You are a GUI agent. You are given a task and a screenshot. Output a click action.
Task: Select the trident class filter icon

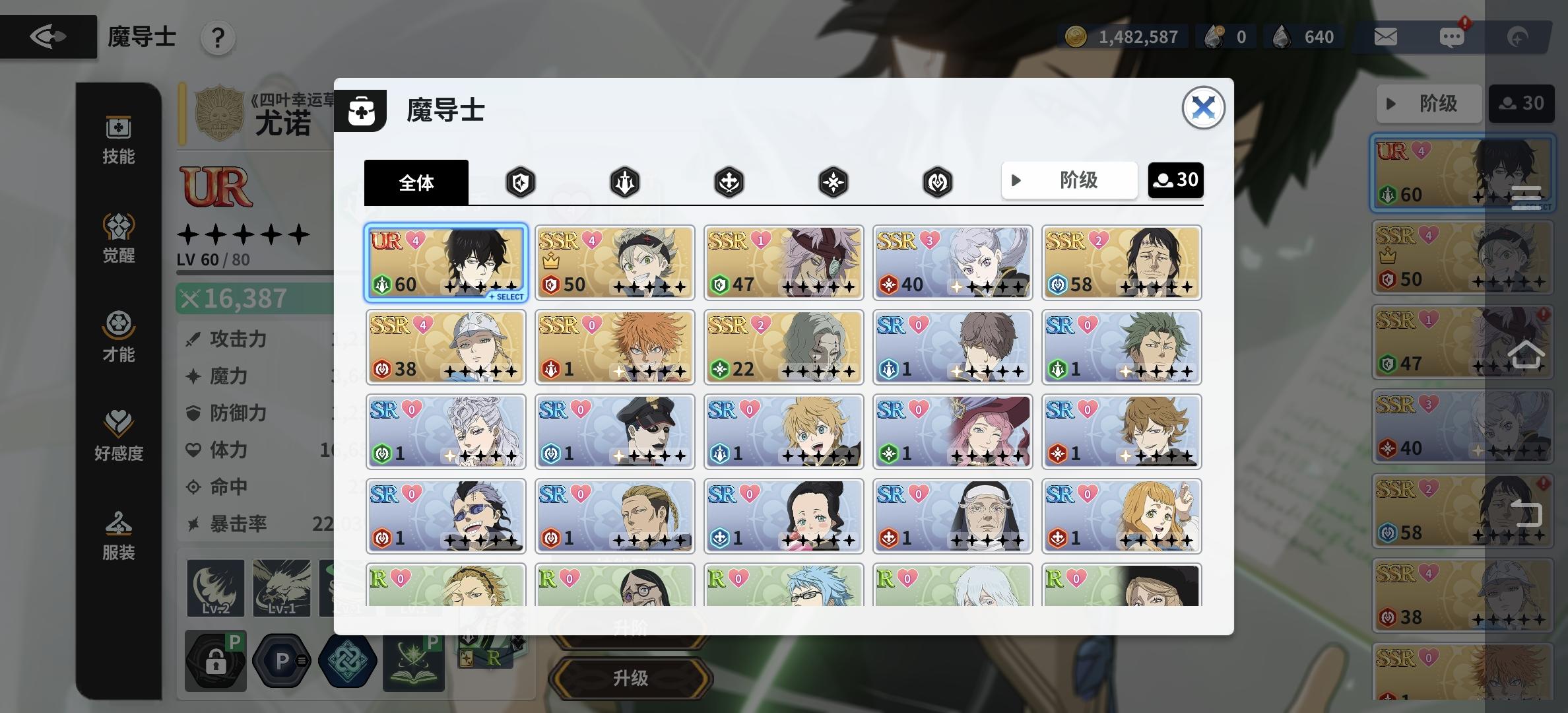(625, 182)
